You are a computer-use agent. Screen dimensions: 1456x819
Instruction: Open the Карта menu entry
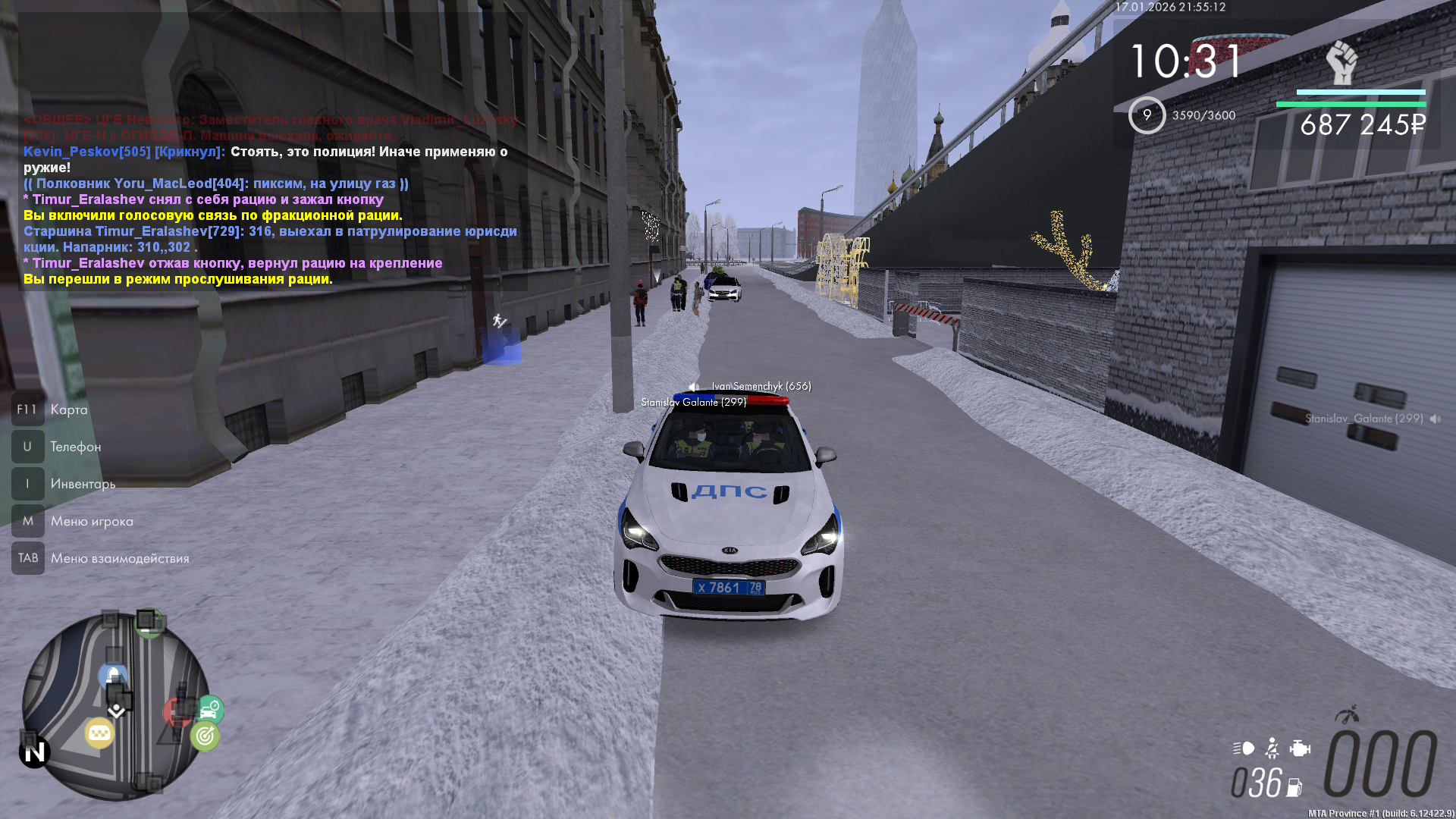click(x=68, y=409)
